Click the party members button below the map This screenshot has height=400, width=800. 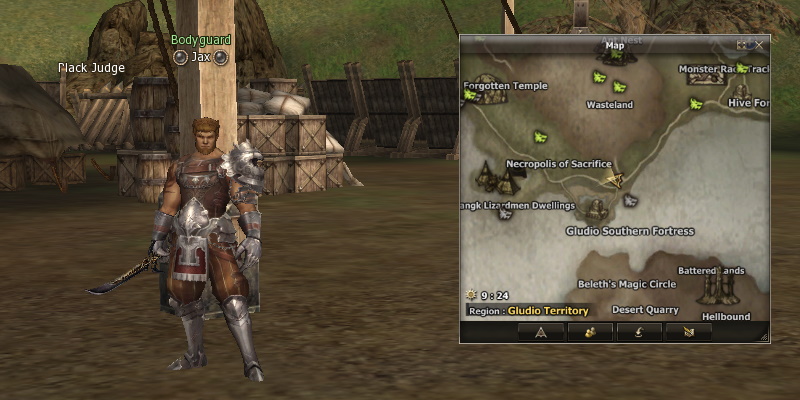(x=590, y=332)
